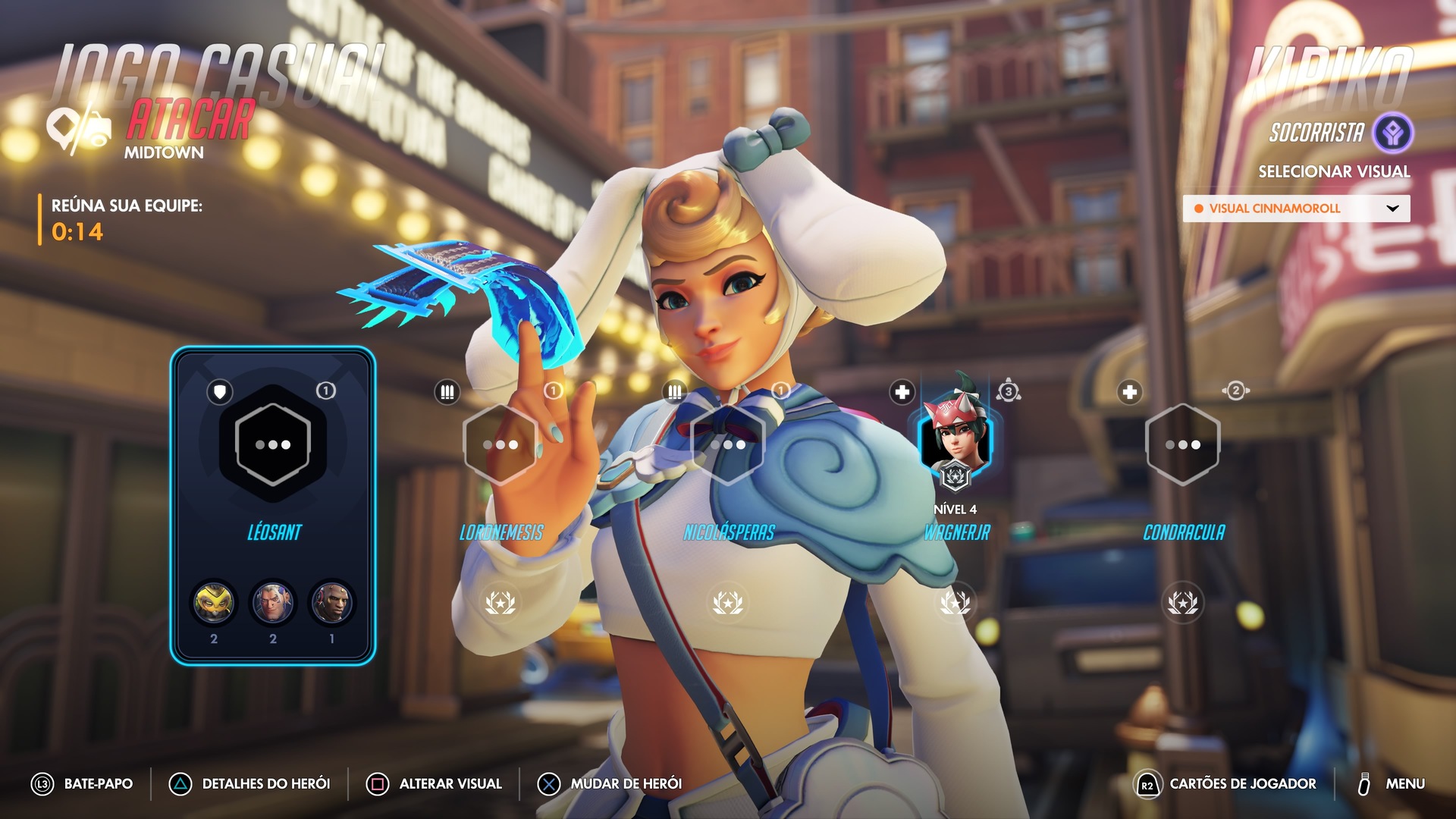Open the Visual Cinnamoroll skin dropdown
This screenshot has width=1456, height=819.
[1296, 209]
